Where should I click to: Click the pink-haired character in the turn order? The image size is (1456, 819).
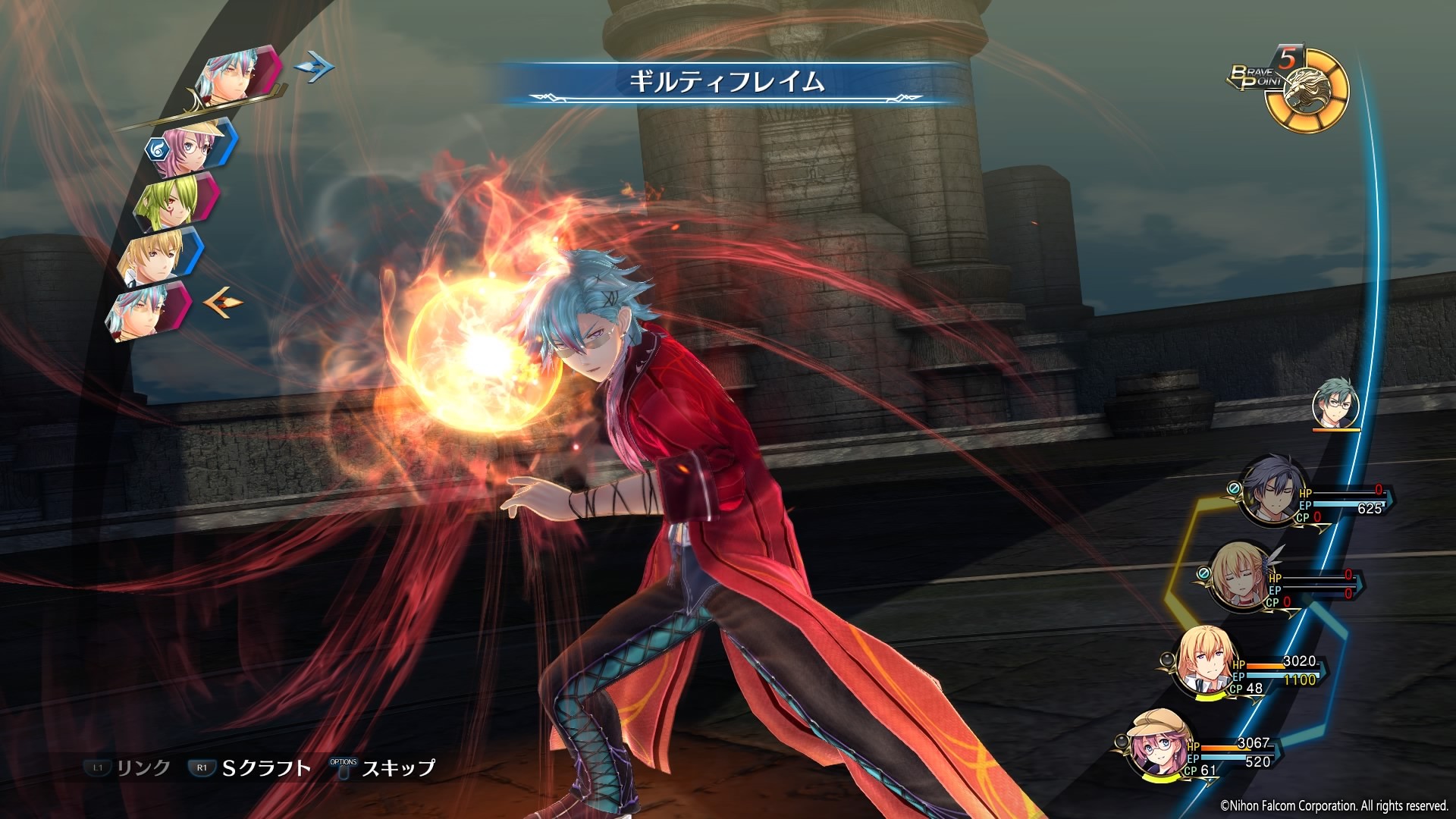click(193, 148)
